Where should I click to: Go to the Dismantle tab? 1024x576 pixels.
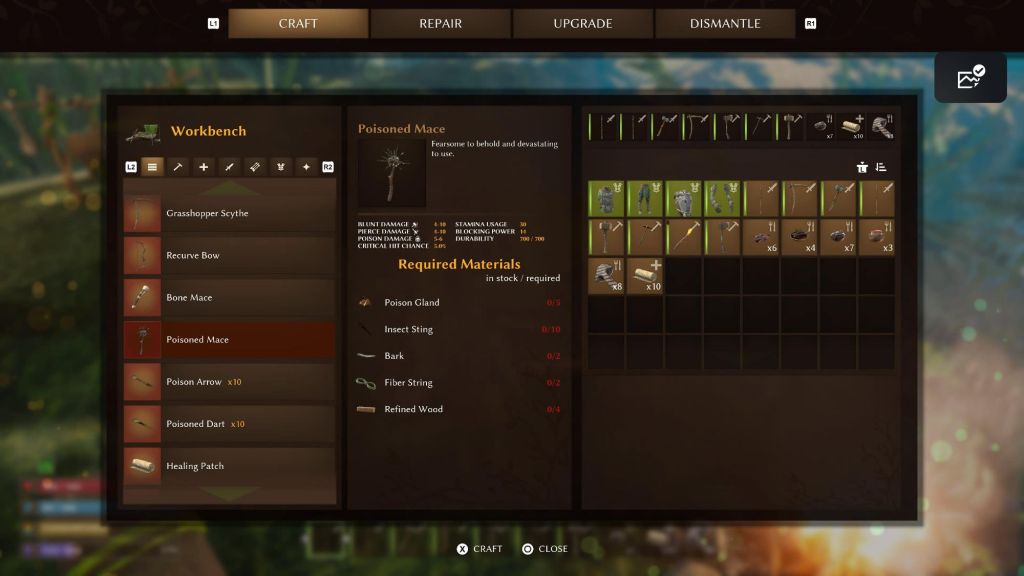point(725,23)
